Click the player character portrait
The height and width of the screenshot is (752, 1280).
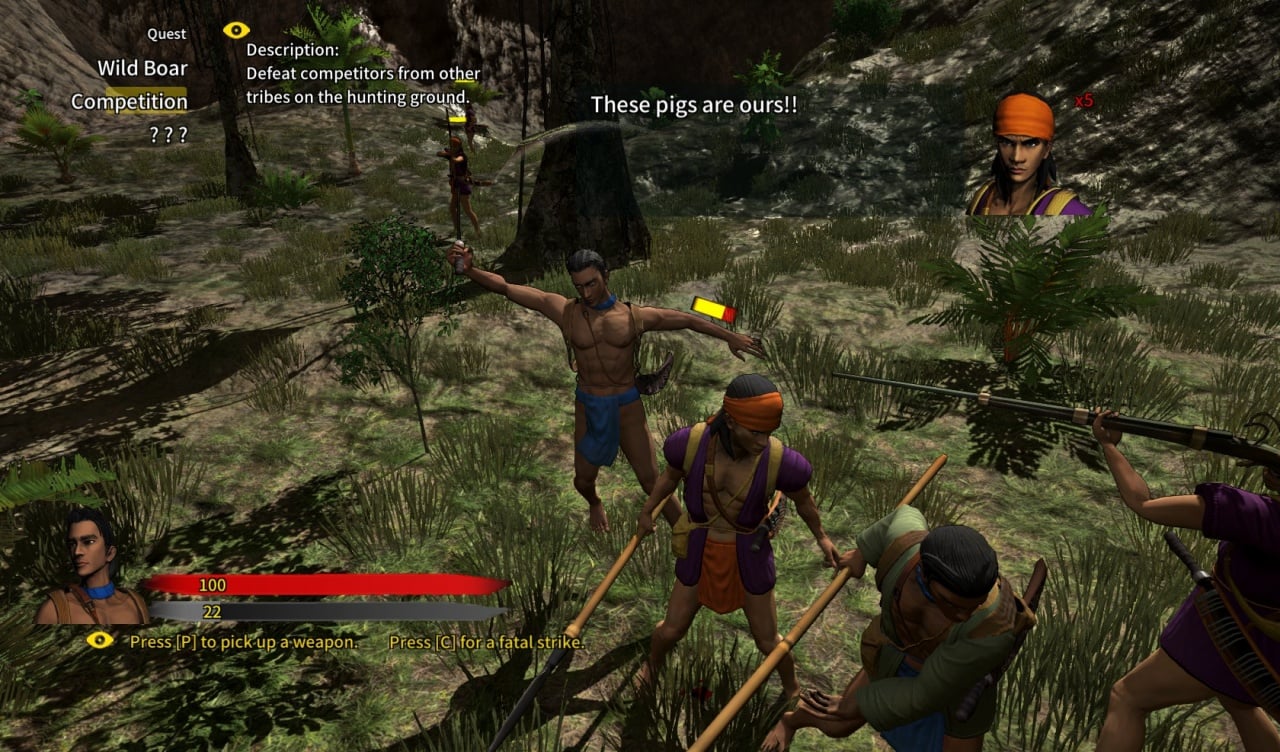tap(92, 567)
